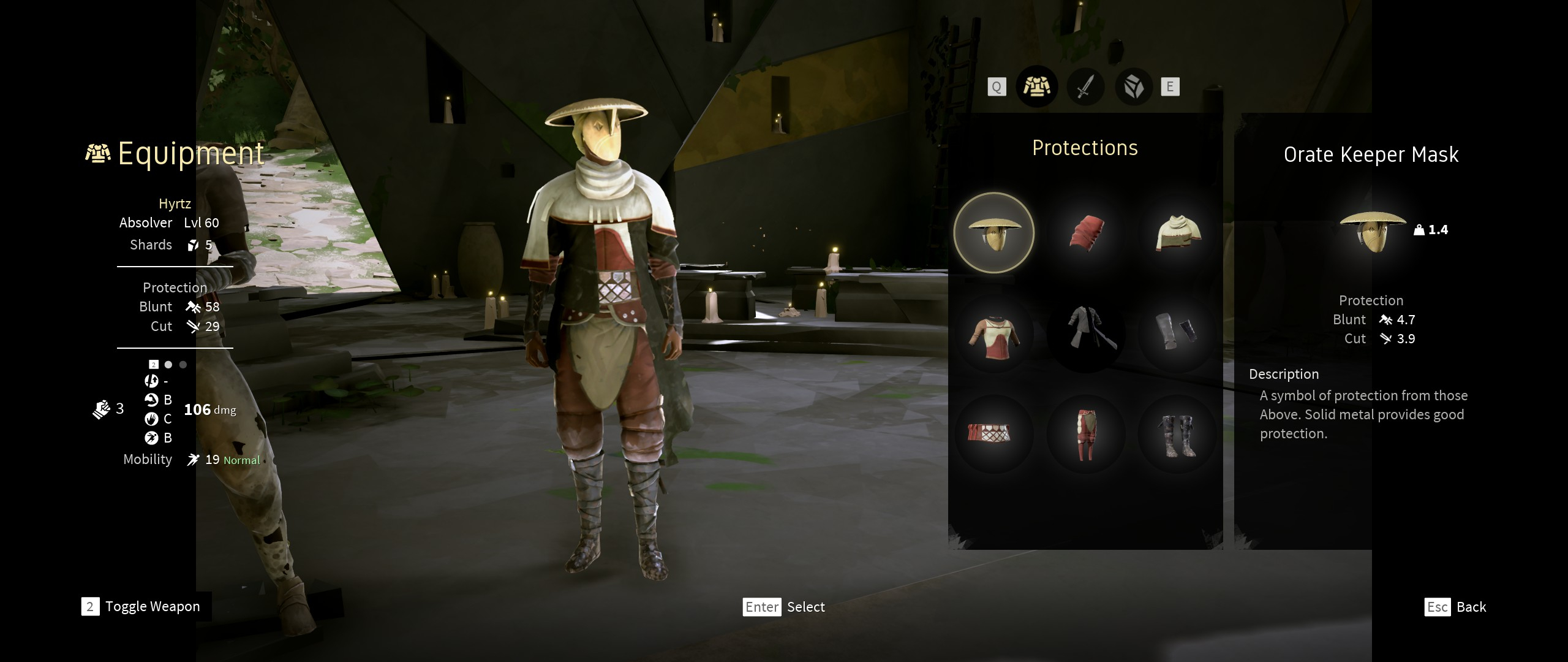
Task: Select the Orate Keeper Mask slot
Action: [x=993, y=233]
